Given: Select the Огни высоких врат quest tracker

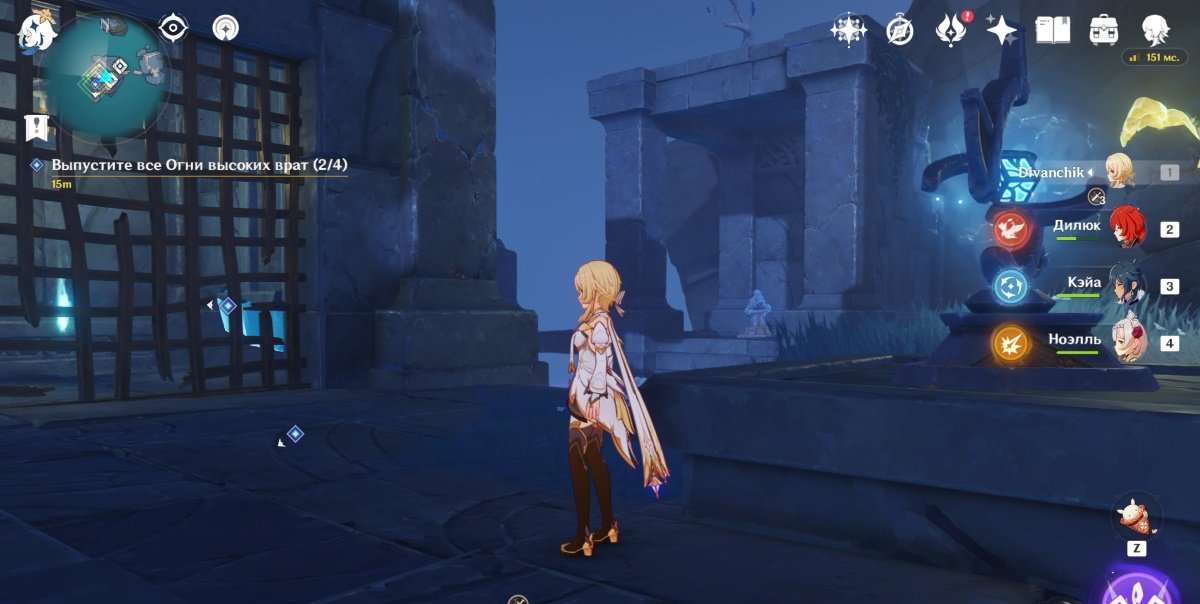Looking at the screenshot, I should pos(199,165).
